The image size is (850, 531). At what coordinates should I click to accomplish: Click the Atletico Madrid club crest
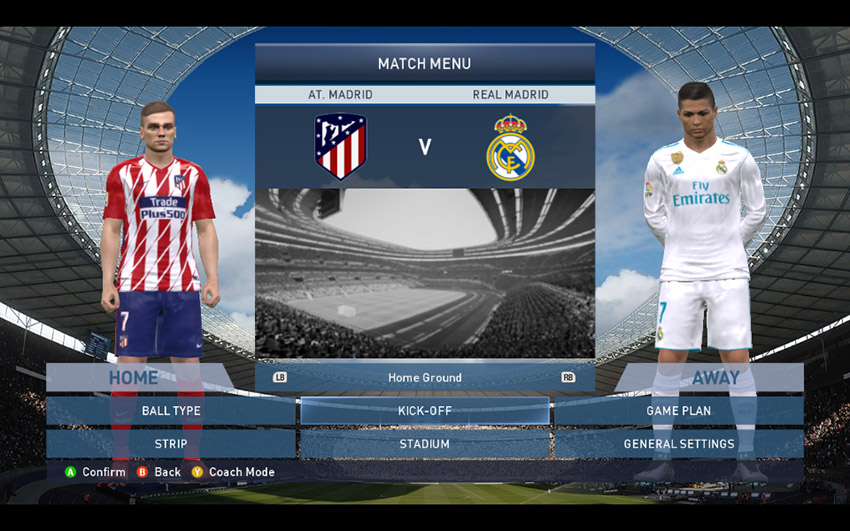[340, 146]
